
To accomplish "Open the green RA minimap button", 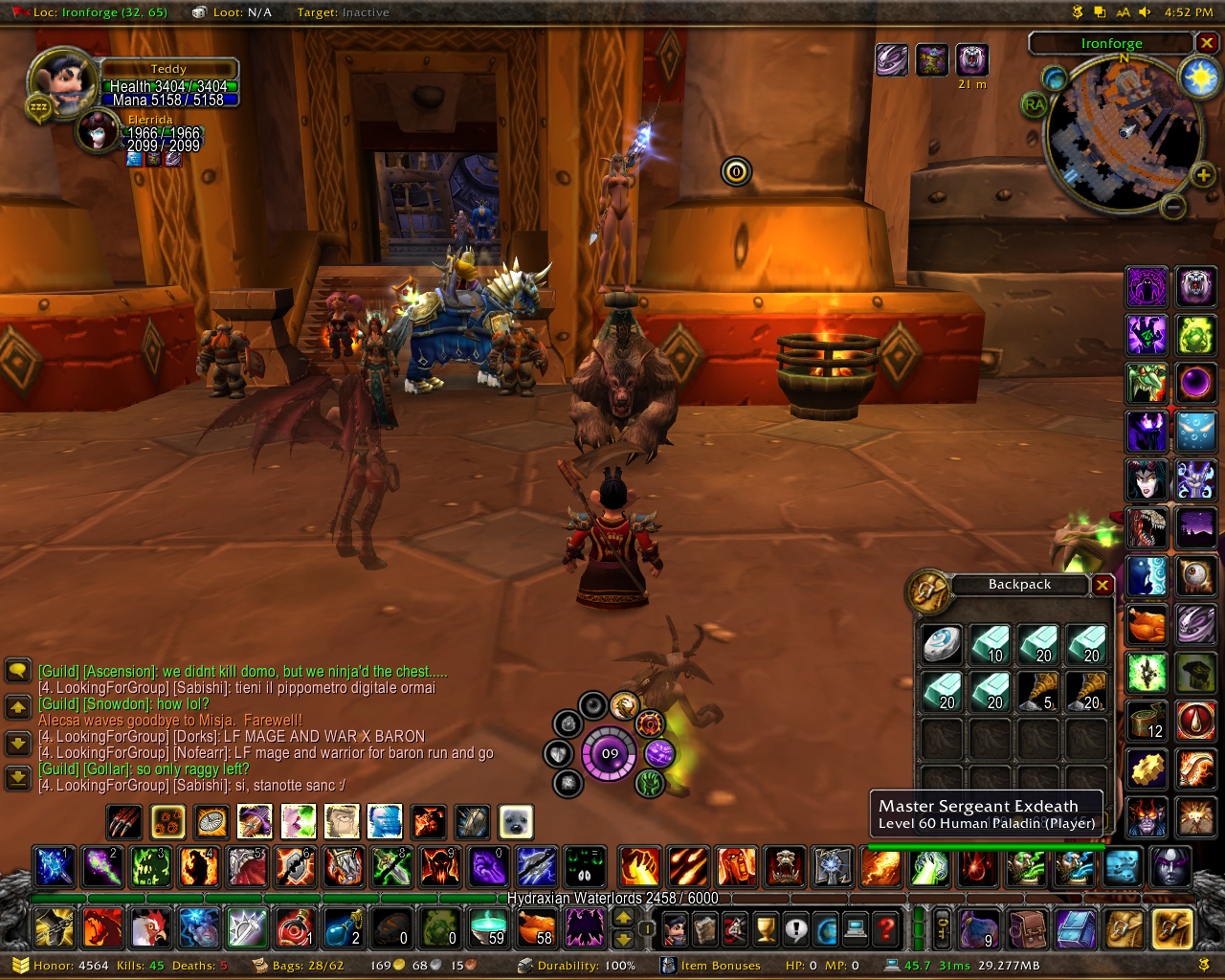I will [1034, 104].
